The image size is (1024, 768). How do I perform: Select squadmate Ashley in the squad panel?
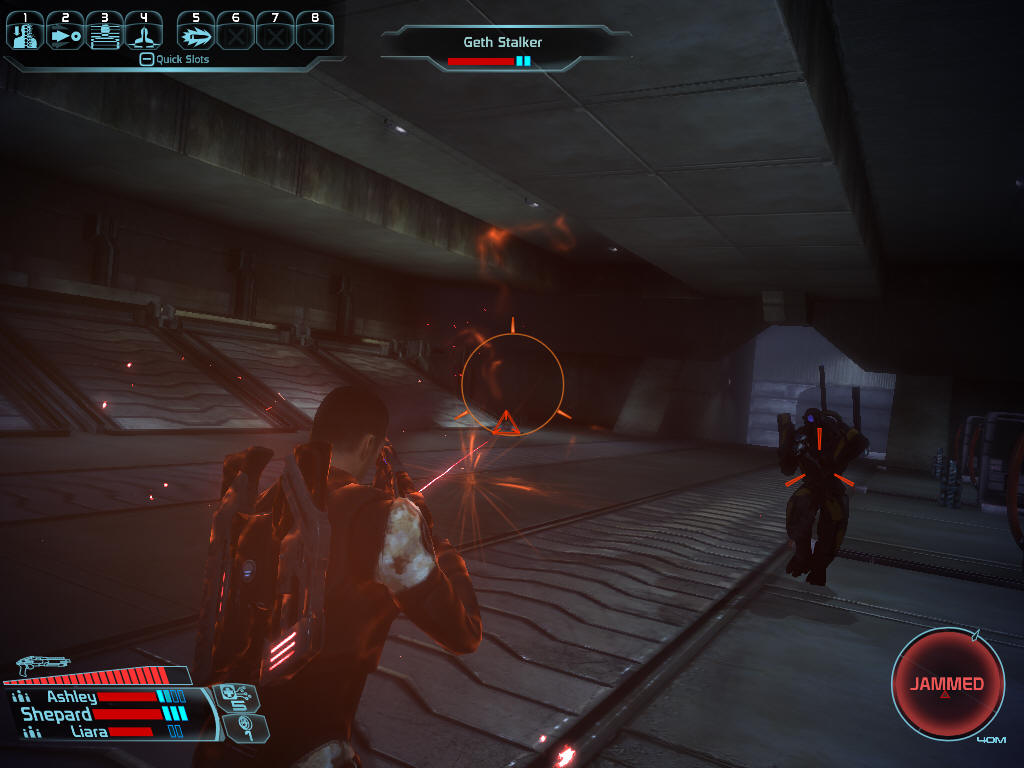point(72,696)
